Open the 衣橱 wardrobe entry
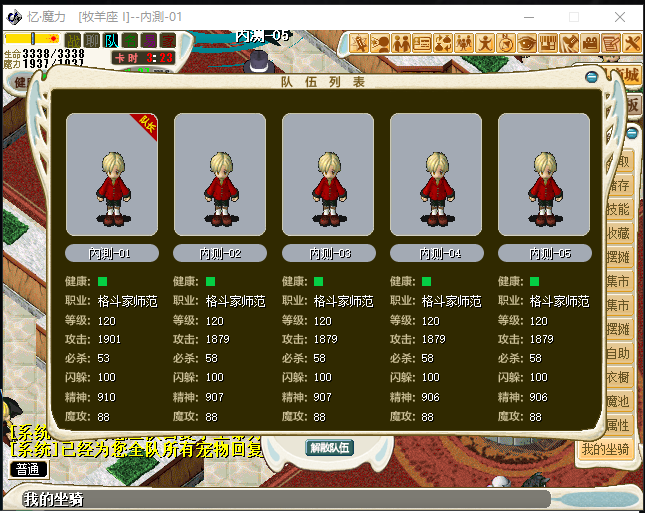This screenshot has width=645, height=513. (618, 377)
